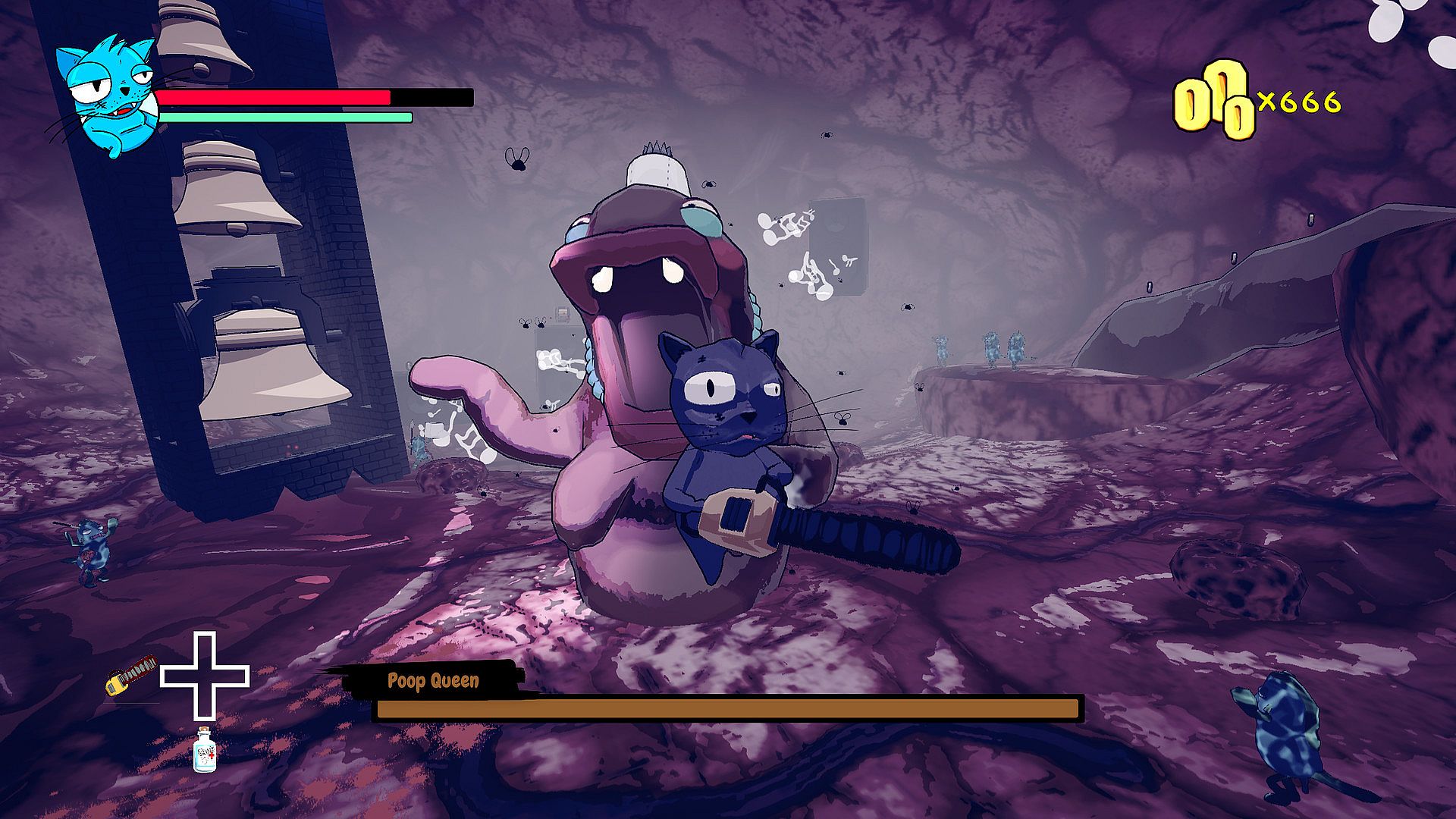Select the chainsaw weapon icon
The height and width of the screenshot is (819, 1456).
132,674
